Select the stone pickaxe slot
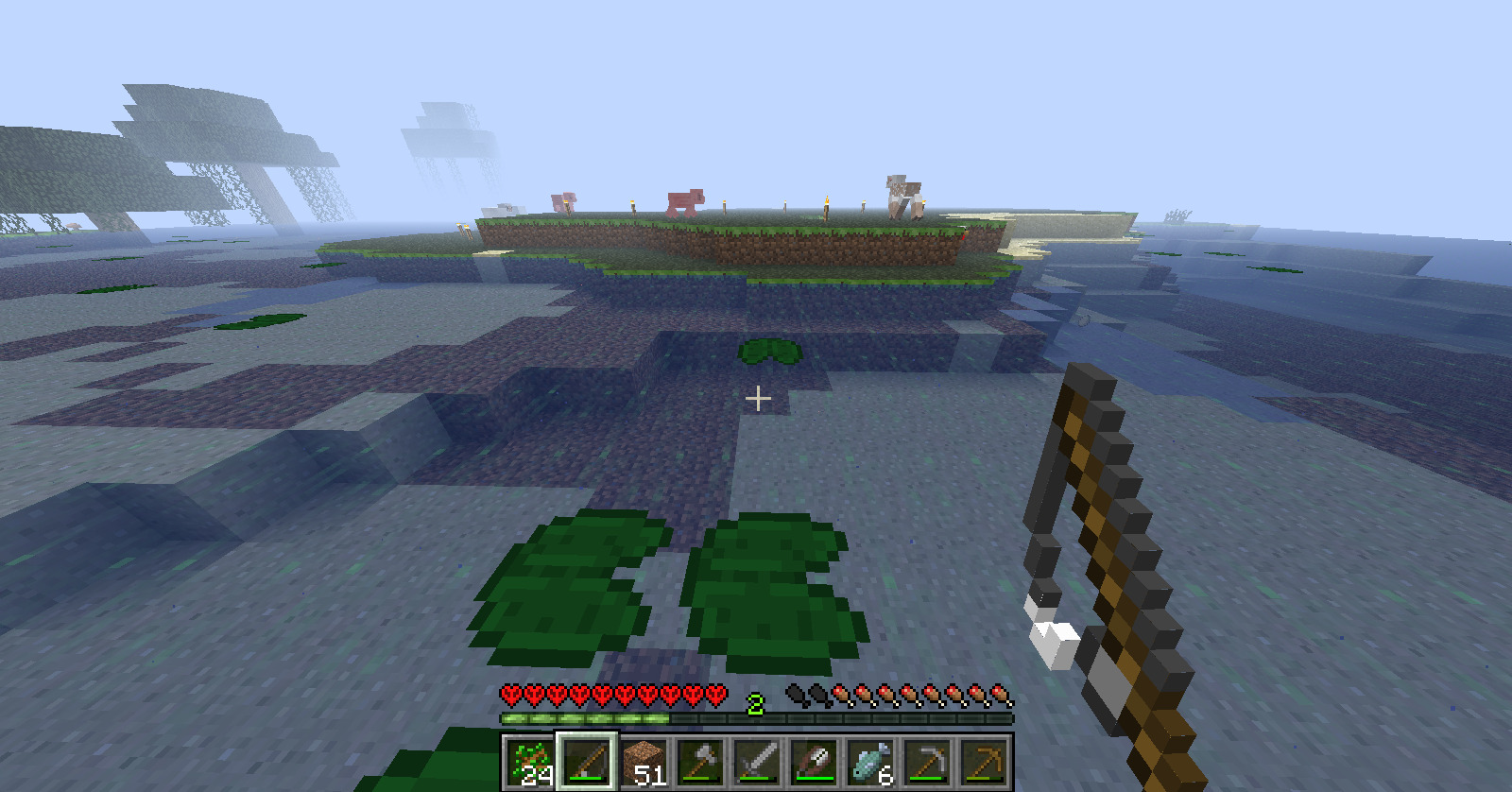 point(927,762)
